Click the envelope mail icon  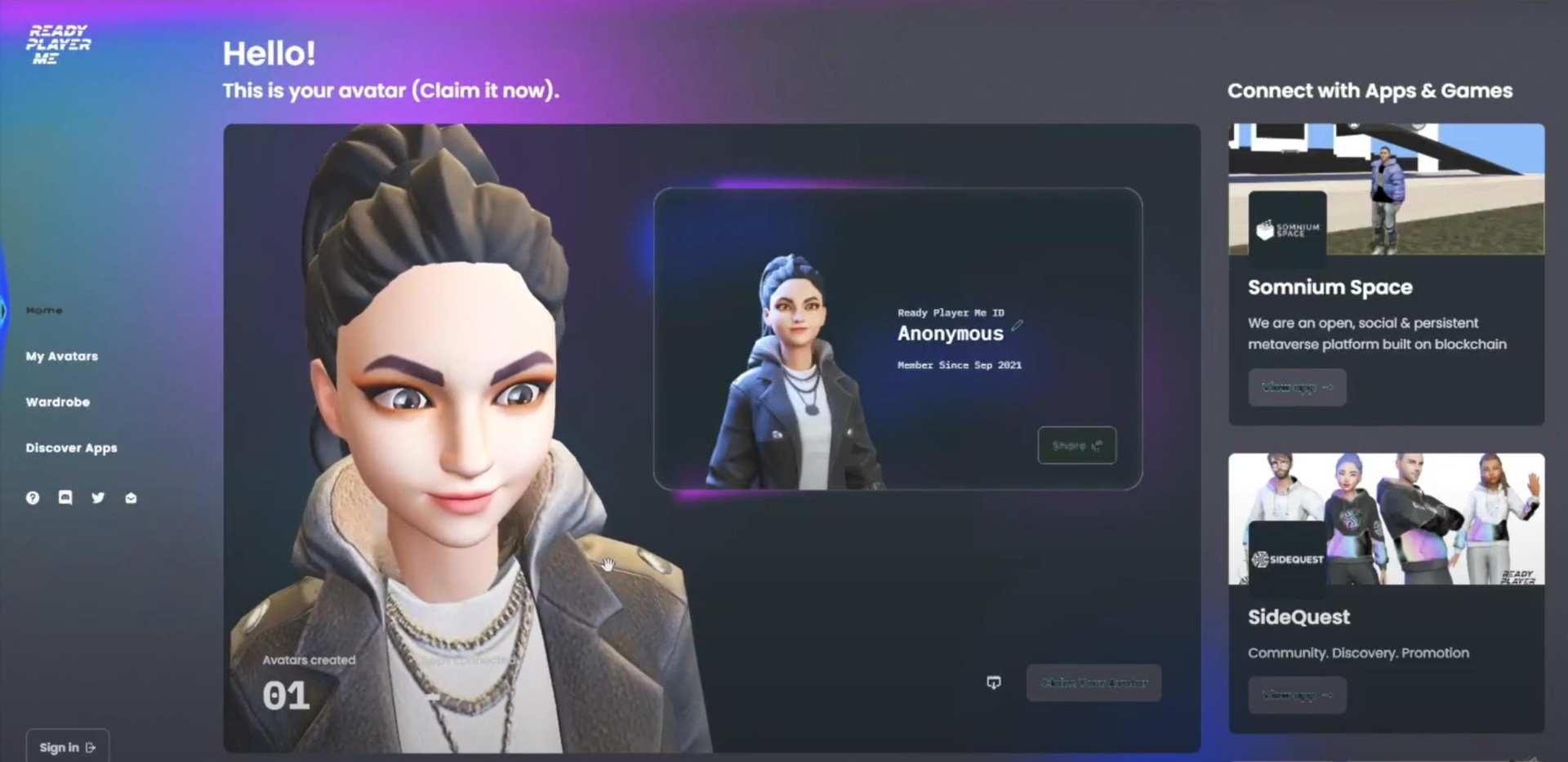click(x=131, y=497)
